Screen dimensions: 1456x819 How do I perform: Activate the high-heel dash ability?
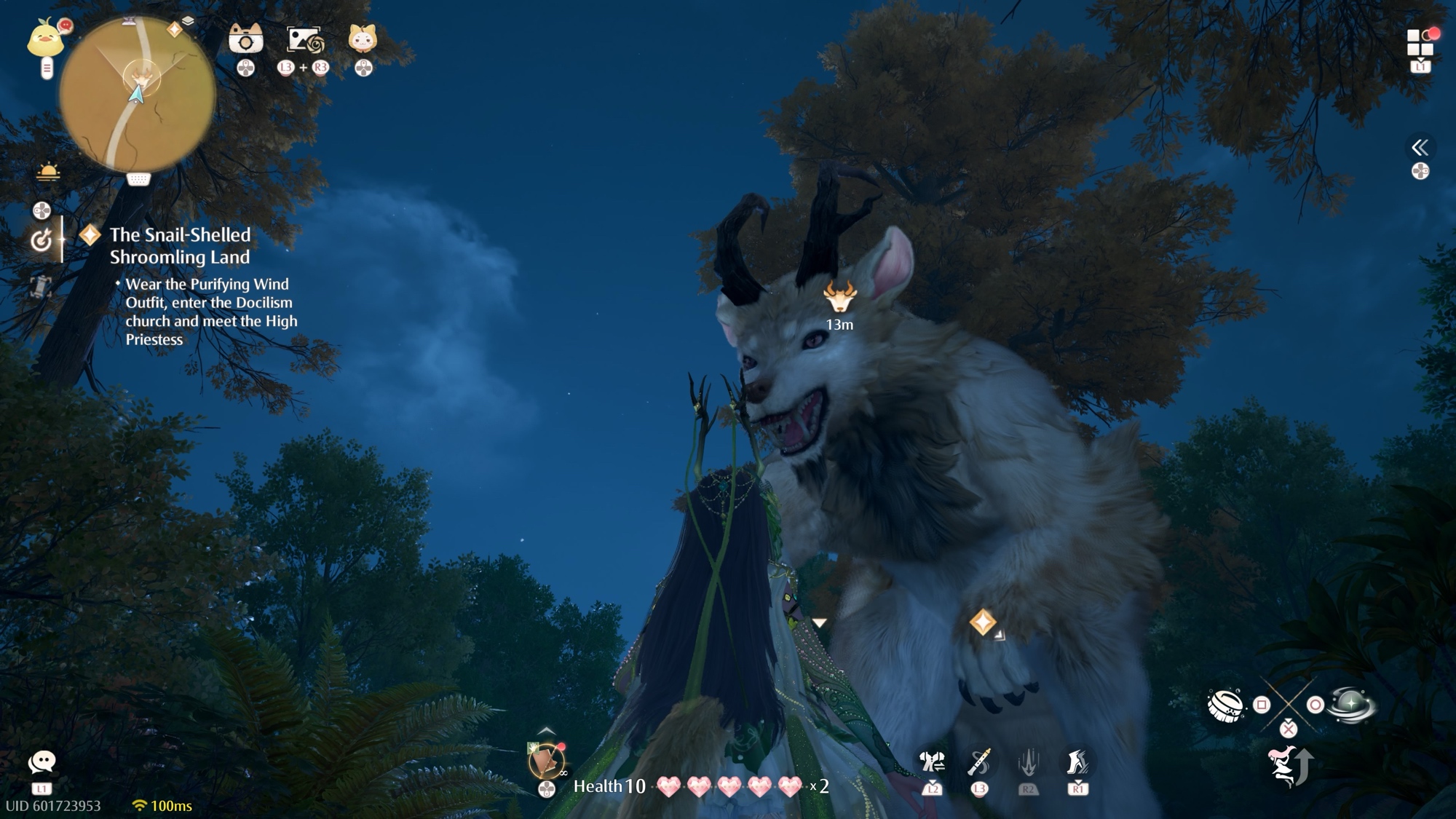pos(1077,762)
